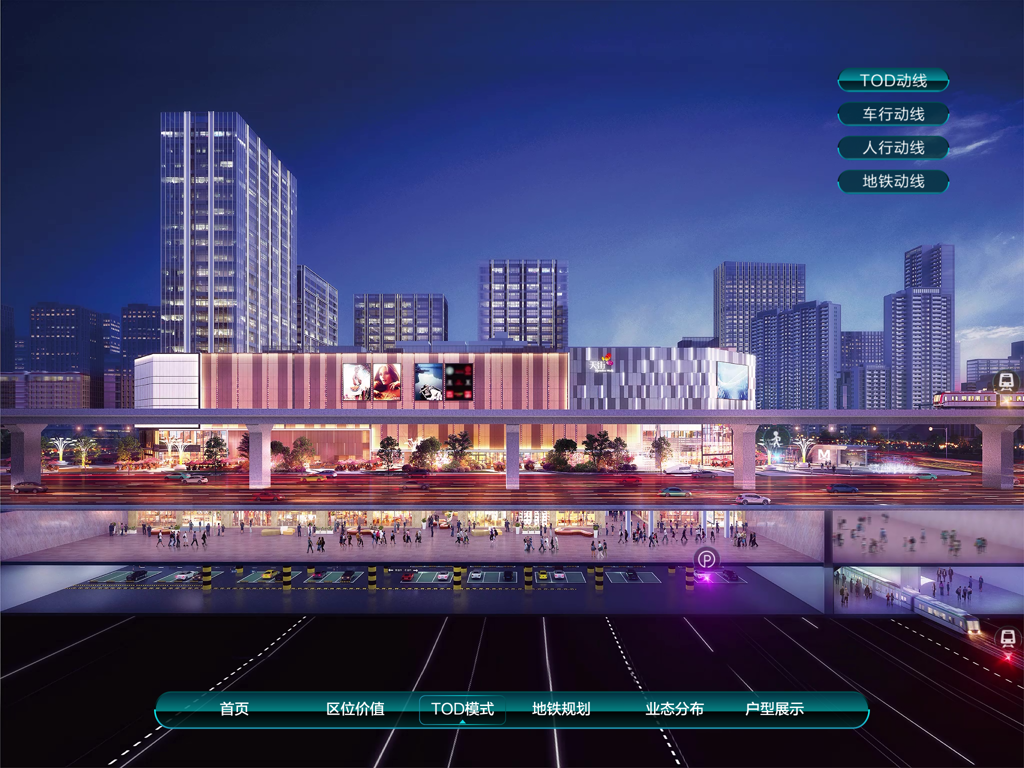Activate the 人行动线 pedestrian route
Viewport: 1024px width, 768px height.
pyautogui.click(x=892, y=148)
